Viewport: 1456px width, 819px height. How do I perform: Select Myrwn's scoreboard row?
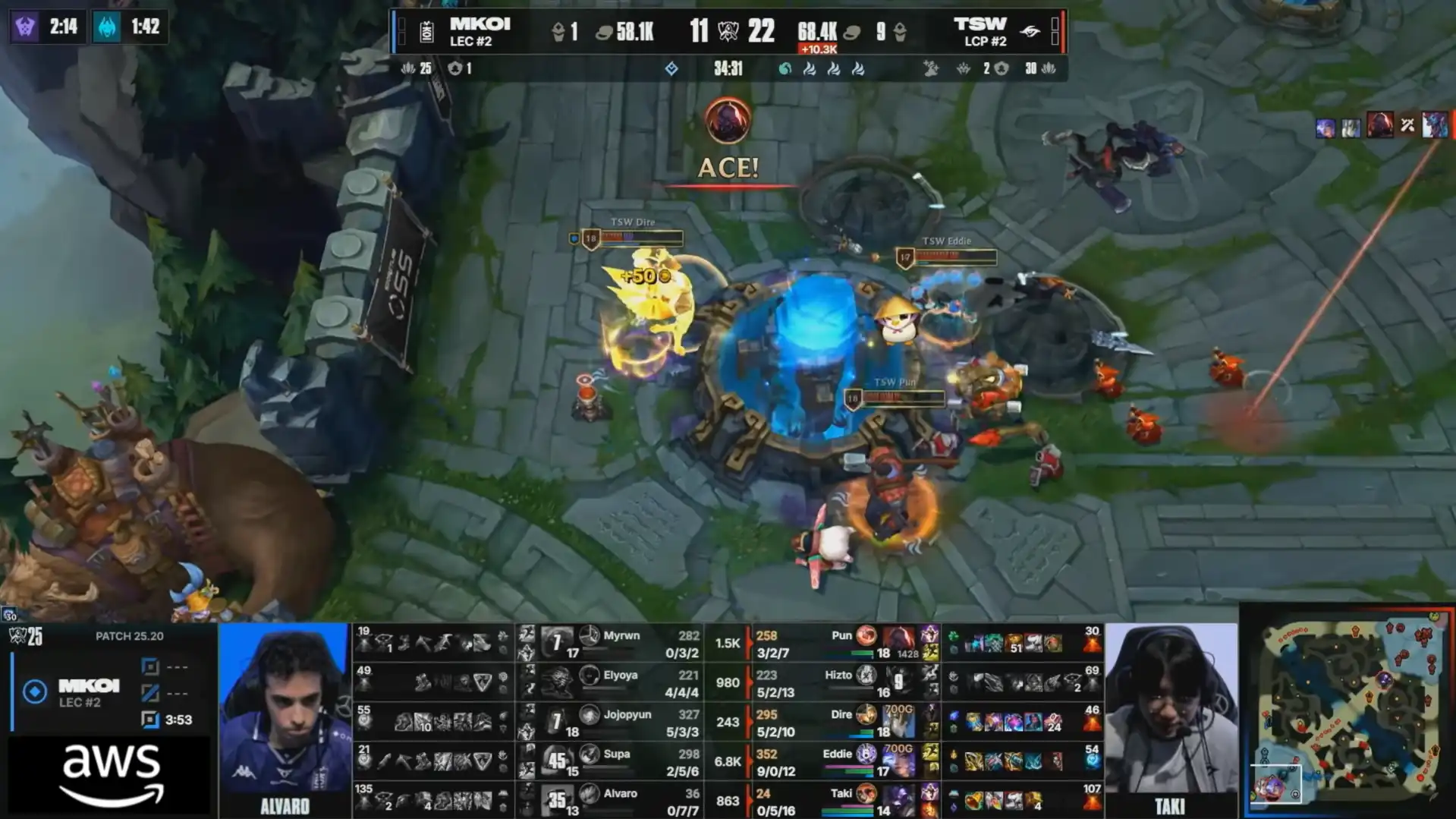[621, 643]
